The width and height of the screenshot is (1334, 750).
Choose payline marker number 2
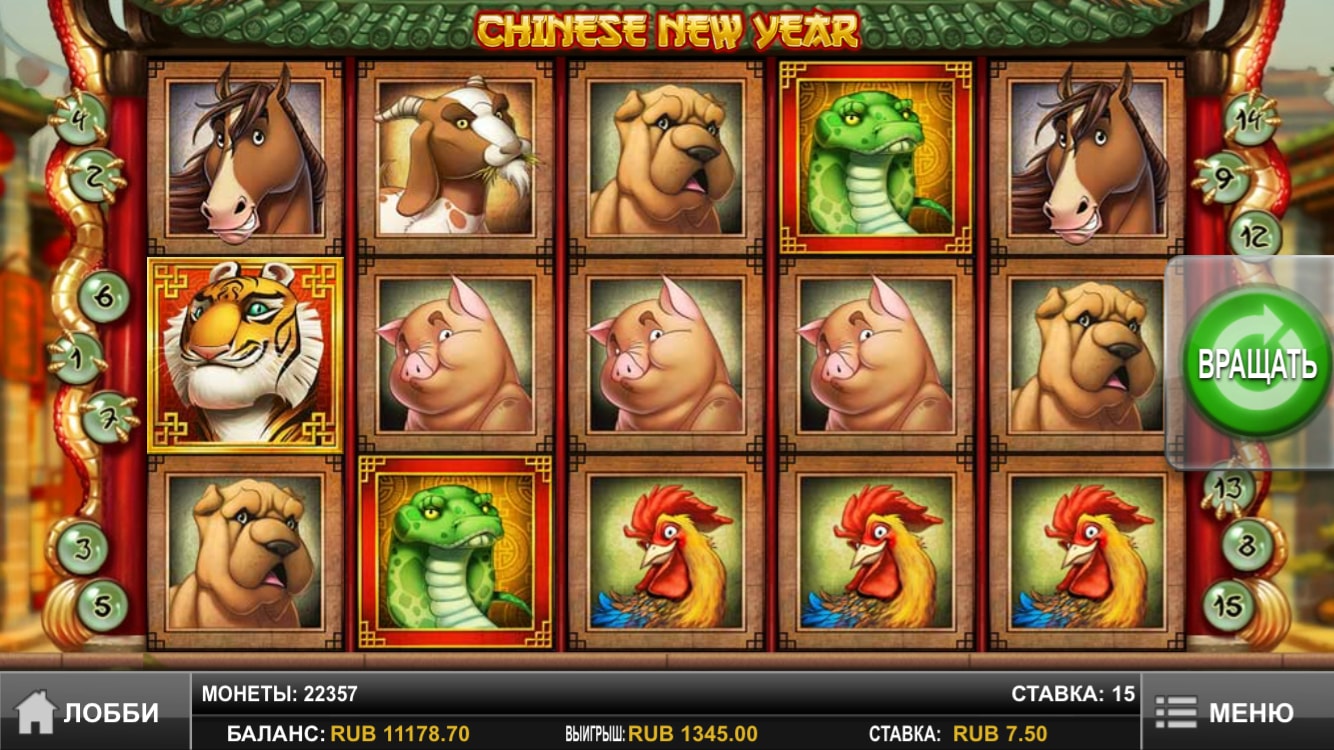click(96, 175)
